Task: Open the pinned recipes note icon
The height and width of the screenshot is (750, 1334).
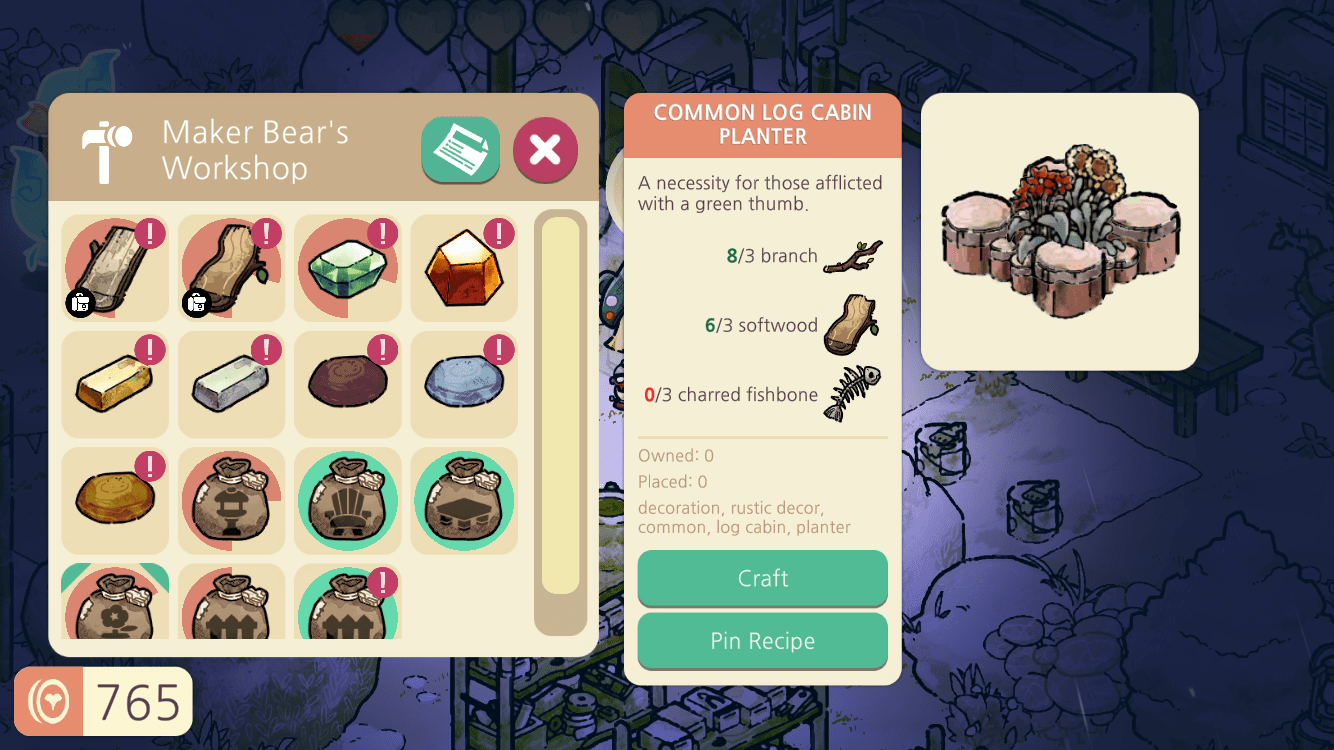Action: (x=461, y=150)
